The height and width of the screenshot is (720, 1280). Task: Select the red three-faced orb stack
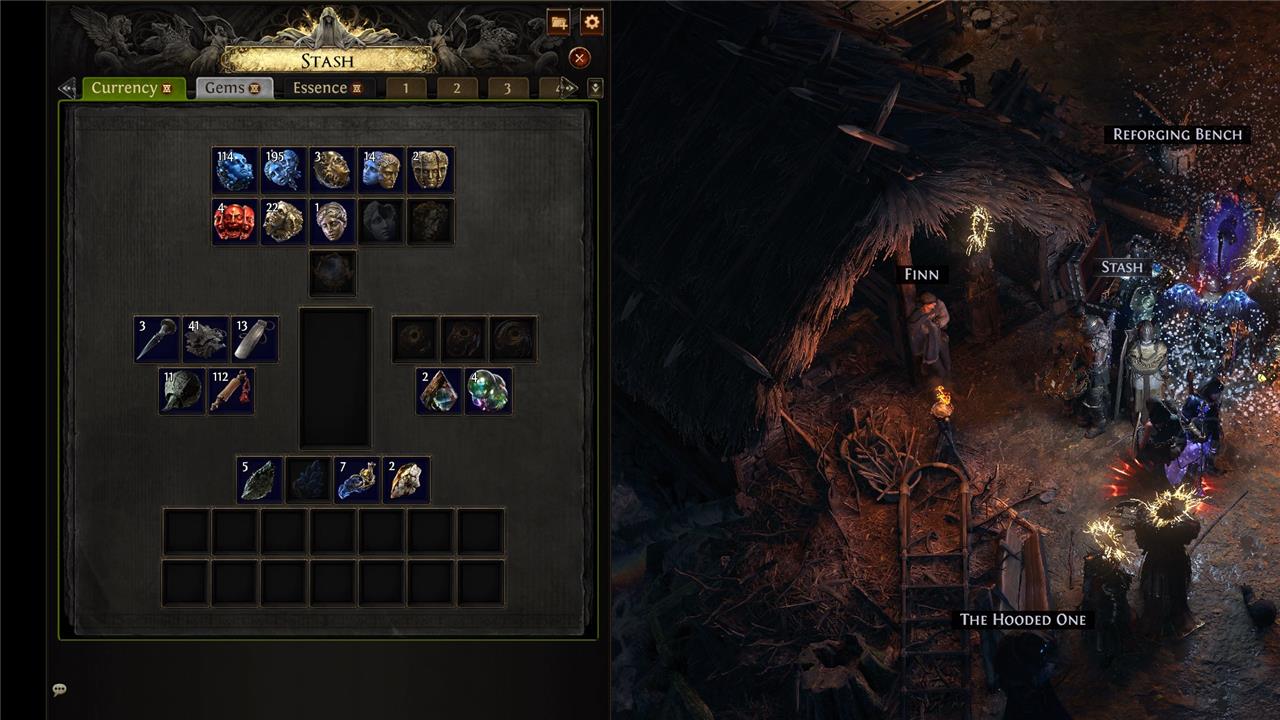coord(235,222)
